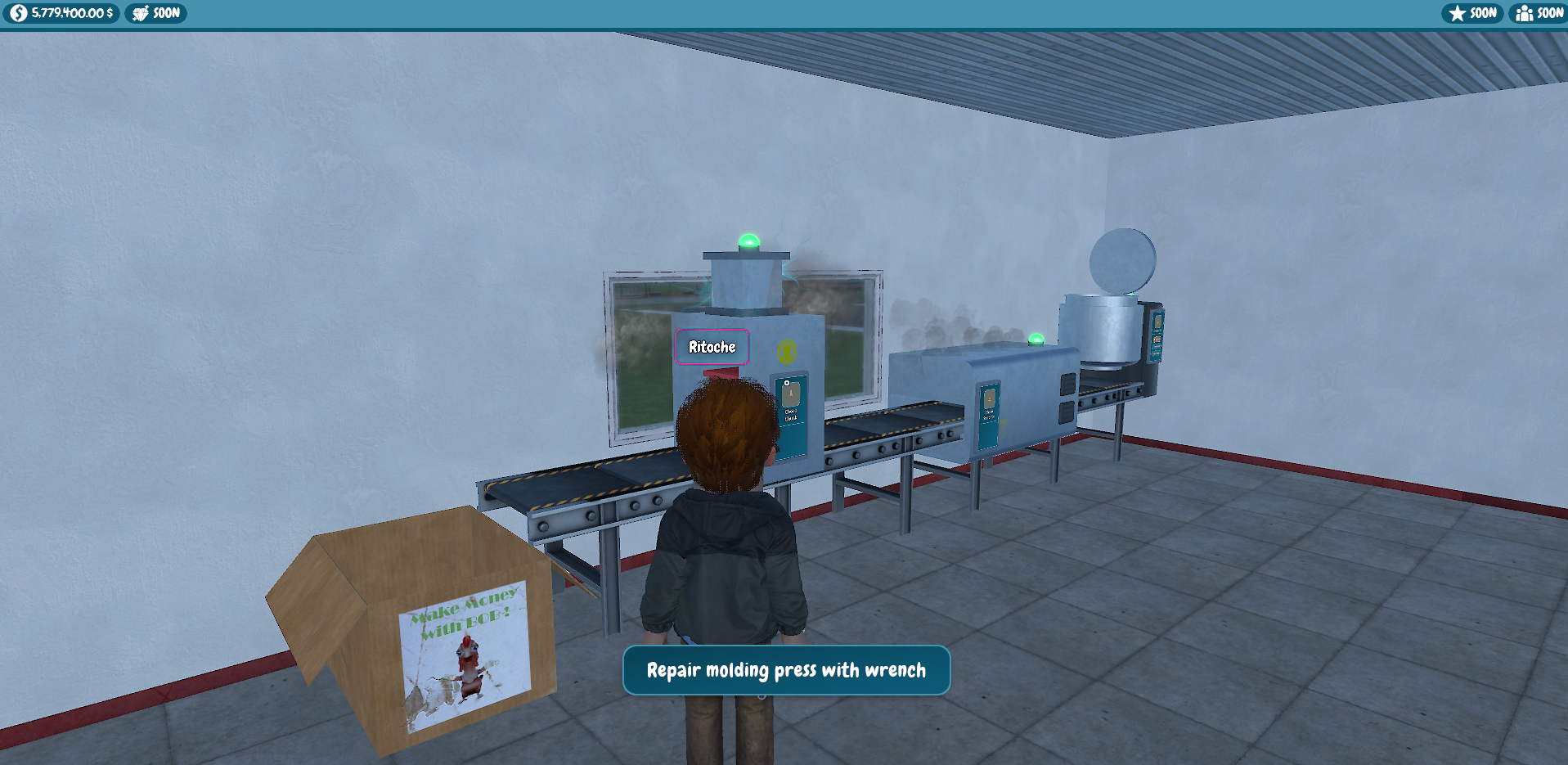This screenshot has width=1568, height=765.
Task: Open the gem currency SOON button
Action: (x=155, y=13)
